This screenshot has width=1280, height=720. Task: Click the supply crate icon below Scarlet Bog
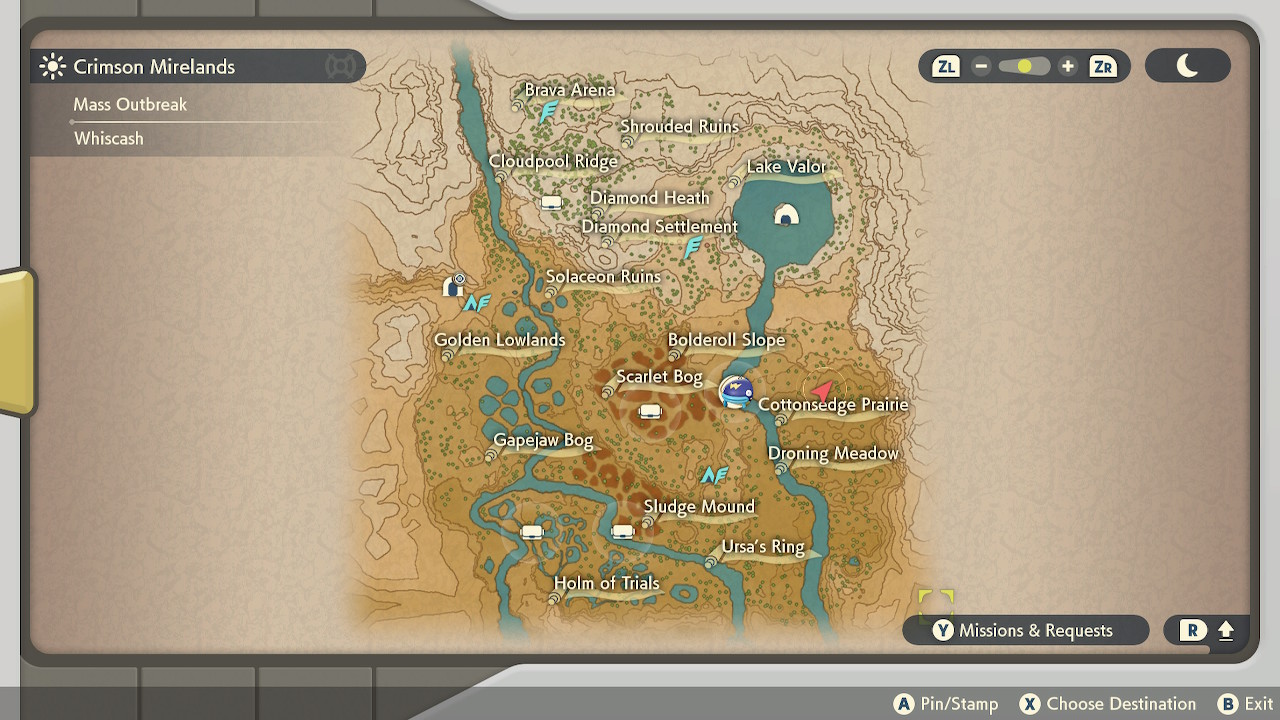pyautogui.click(x=650, y=411)
